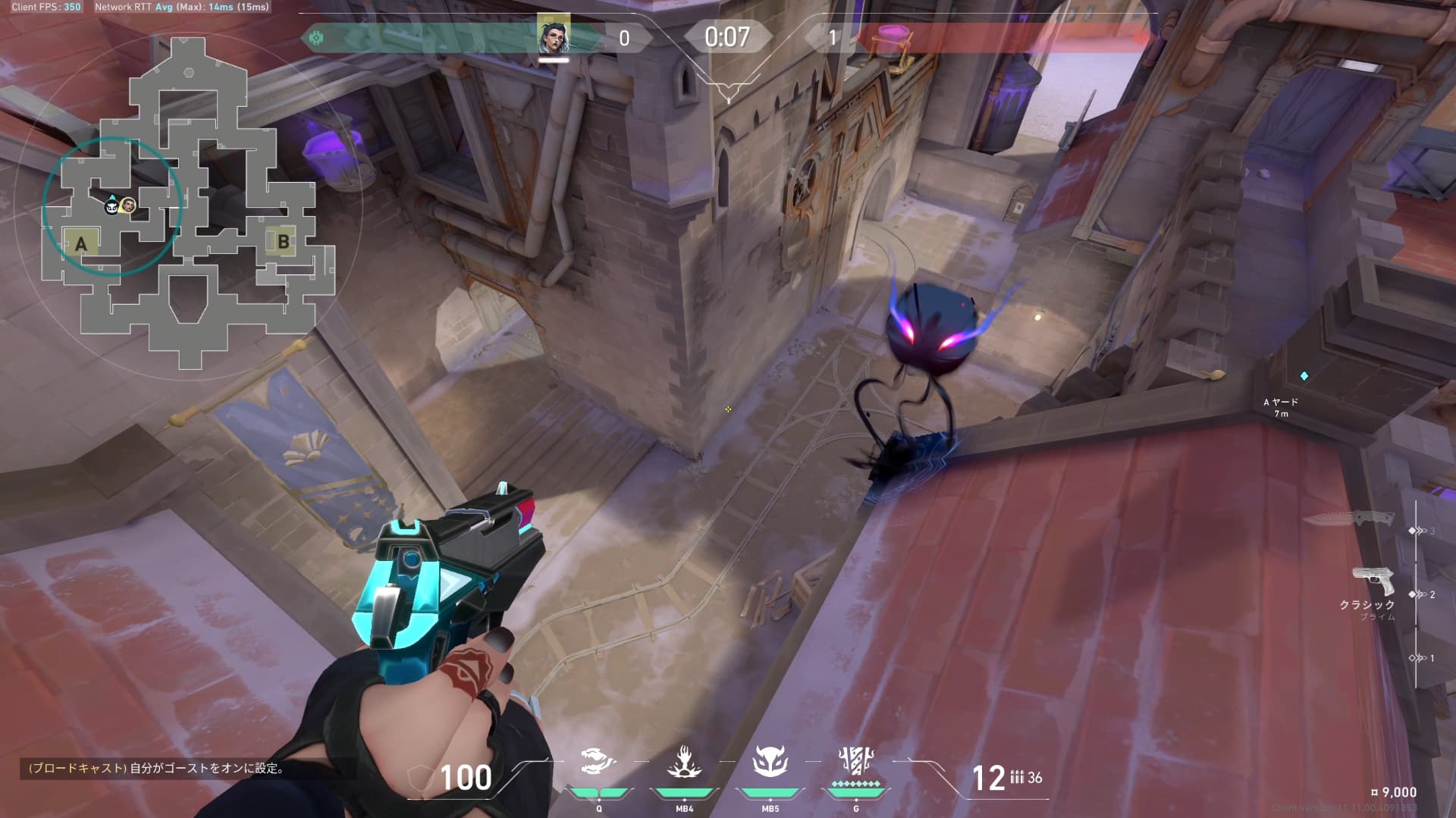Activate the reaching hand ability bound to MB4
1456x818 pixels.
[x=684, y=762]
